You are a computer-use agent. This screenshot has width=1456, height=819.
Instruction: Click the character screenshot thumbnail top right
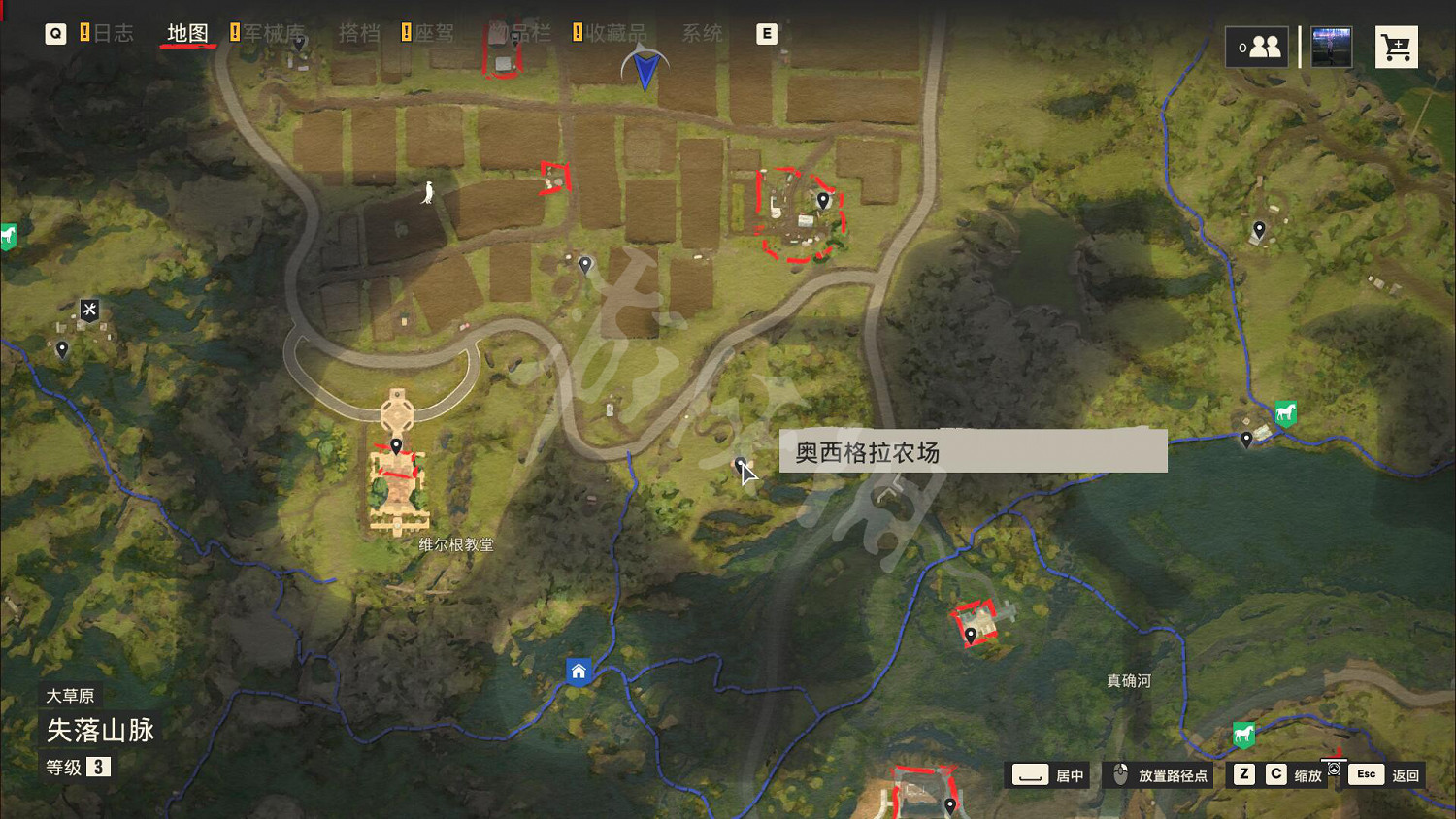(x=1330, y=46)
